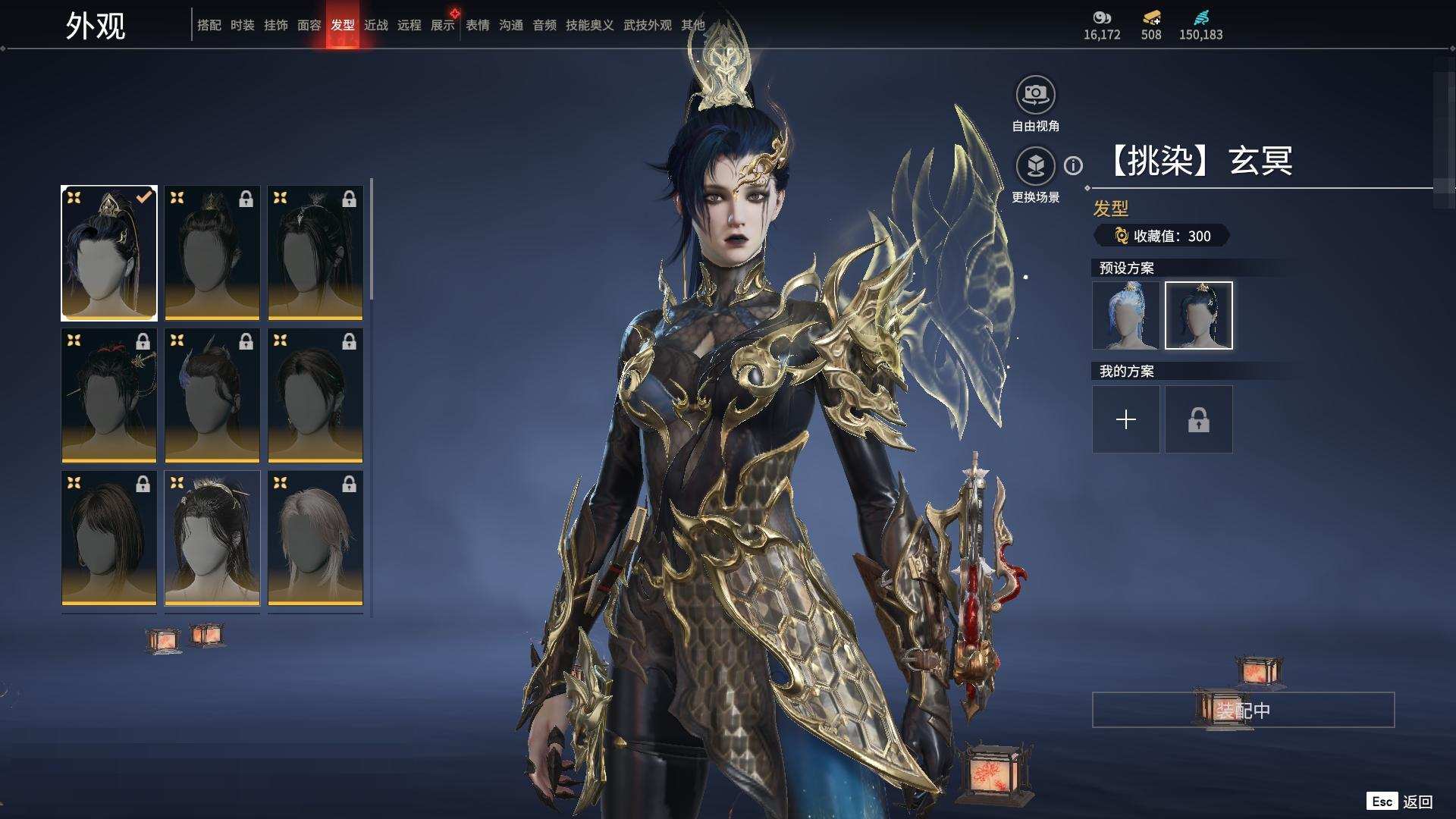Open the 近战 melee tab
Image resolution: width=1456 pixels, height=819 pixels.
(375, 25)
